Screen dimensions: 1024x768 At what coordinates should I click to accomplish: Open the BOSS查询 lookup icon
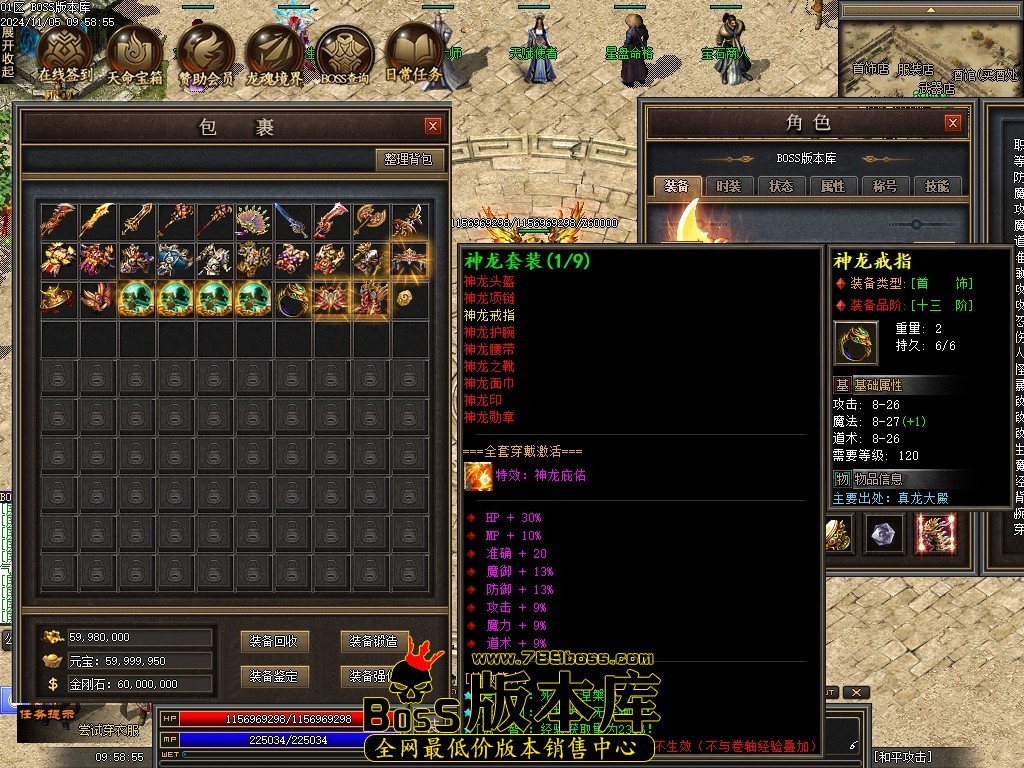pyautogui.click(x=346, y=53)
